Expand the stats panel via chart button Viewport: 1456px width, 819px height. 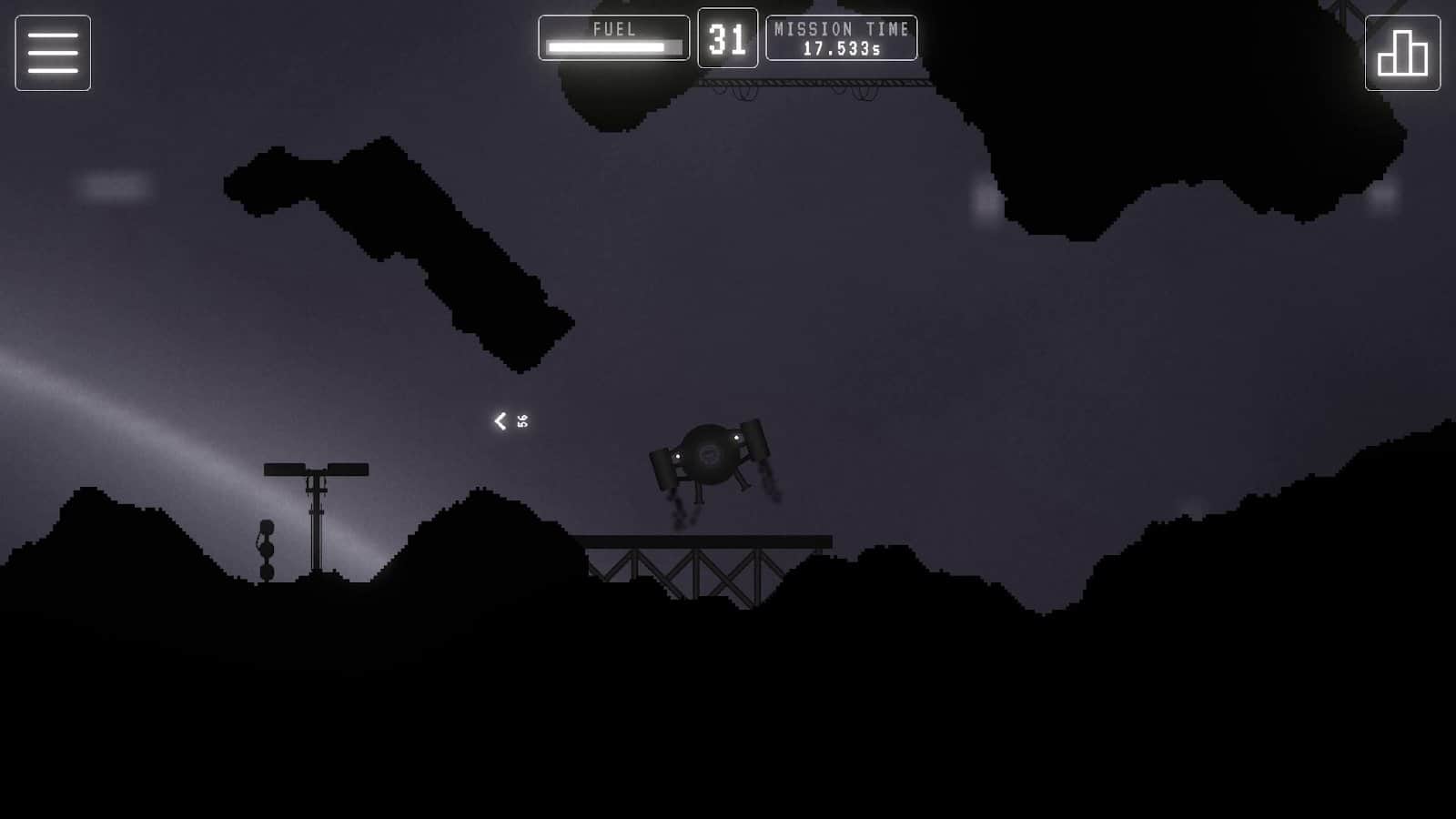point(1402,52)
